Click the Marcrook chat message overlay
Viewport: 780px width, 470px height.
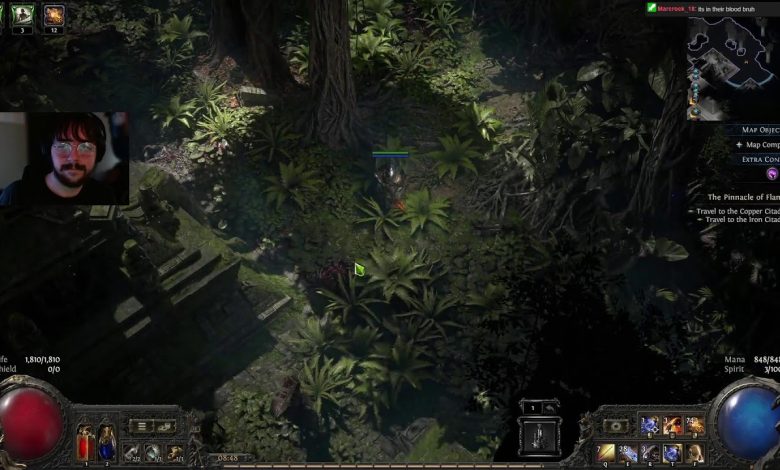point(710,8)
